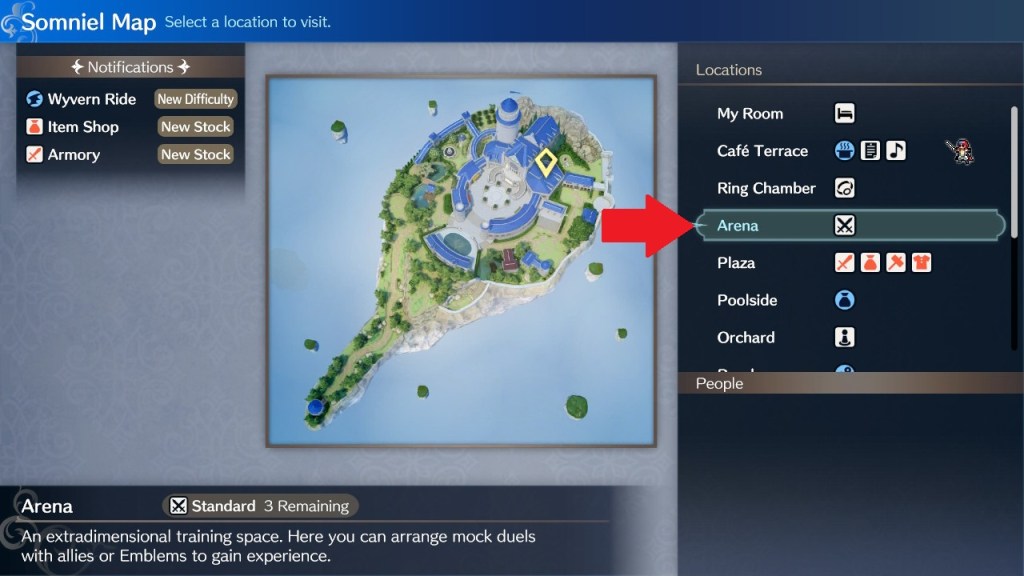Select the Orchard location
This screenshot has width=1024, height=576.
point(746,337)
